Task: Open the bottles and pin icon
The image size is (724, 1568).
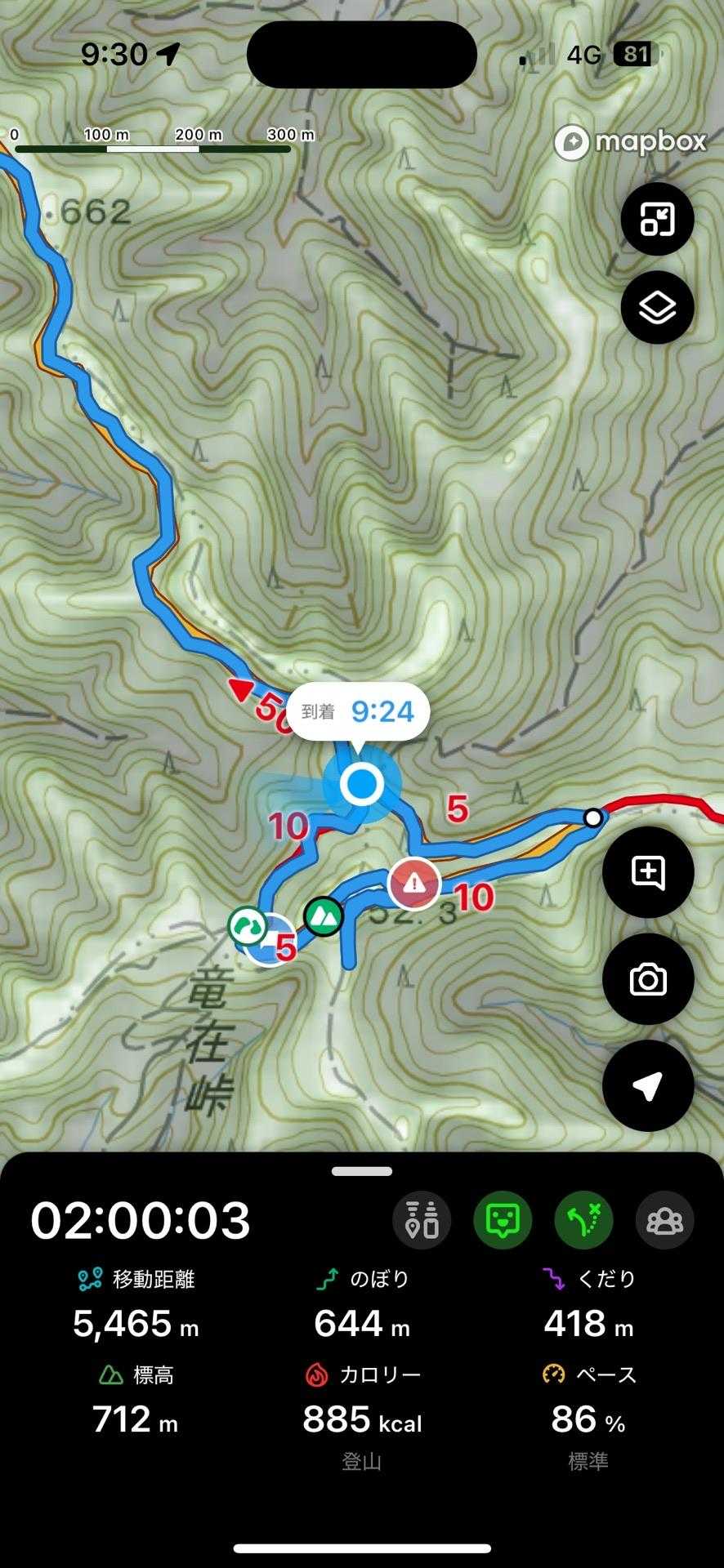Action: (422, 1220)
